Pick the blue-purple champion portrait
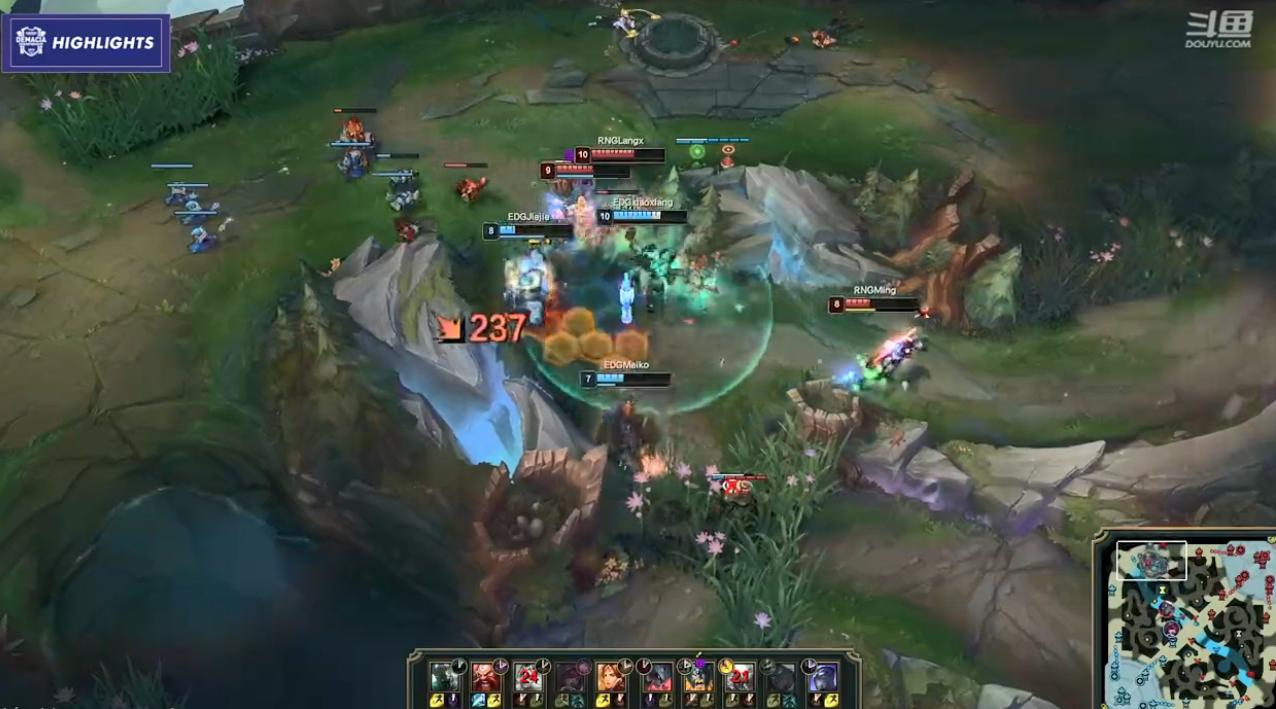Screen dimensions: 1276x709 click(x=823, y=677)
